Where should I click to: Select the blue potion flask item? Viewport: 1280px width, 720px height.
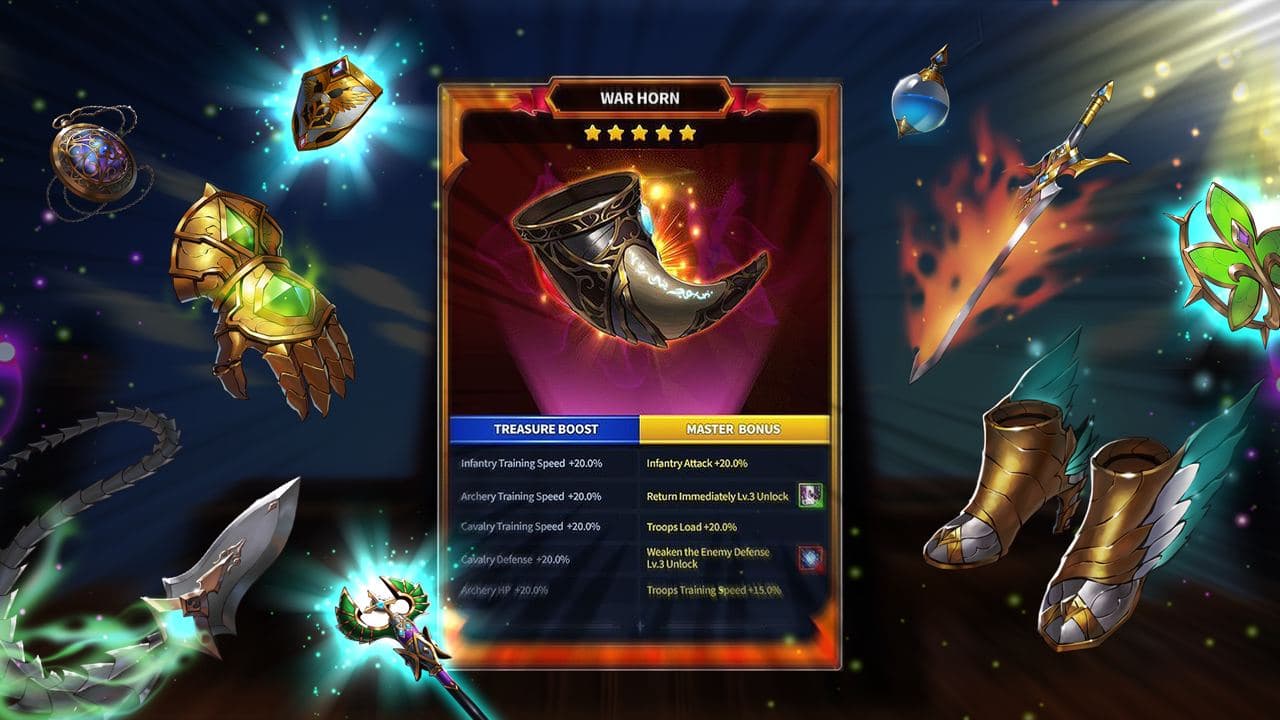click(920, 105)
